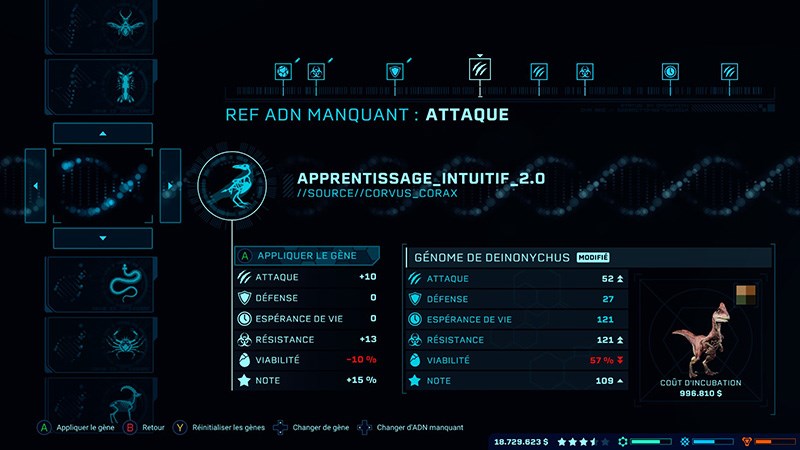Click the left arrow beside the DNA selector

coord(35,186)
